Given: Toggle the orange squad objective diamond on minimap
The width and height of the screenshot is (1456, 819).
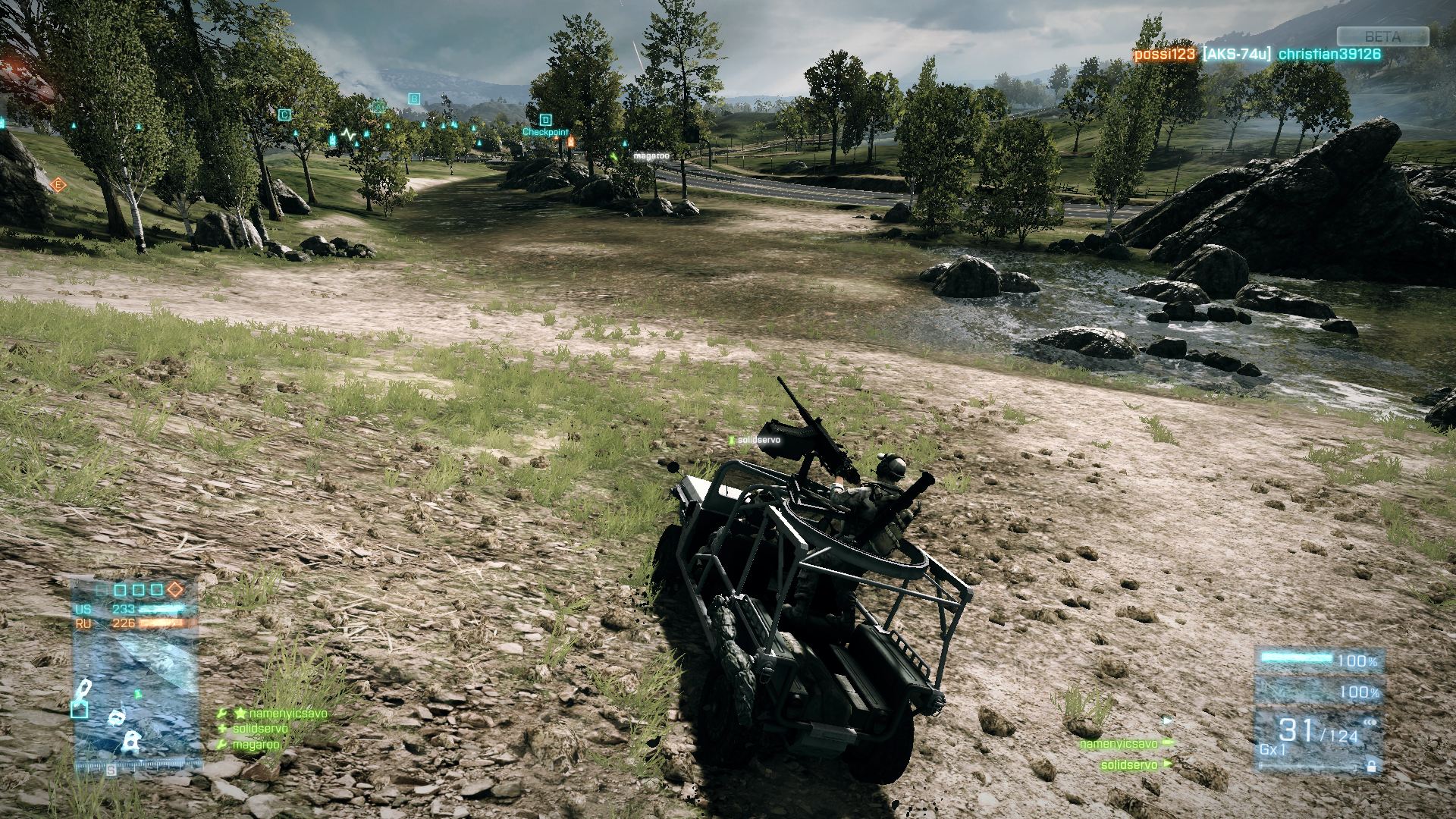Looking at the screenshot, I should (x=174, y=589).
